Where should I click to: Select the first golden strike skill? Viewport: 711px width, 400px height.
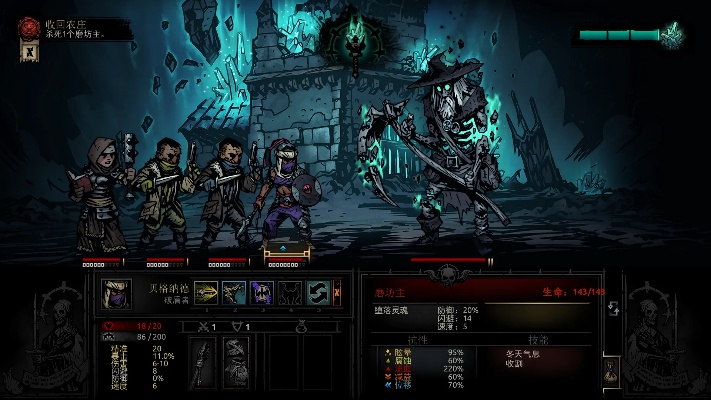[207, 292]
